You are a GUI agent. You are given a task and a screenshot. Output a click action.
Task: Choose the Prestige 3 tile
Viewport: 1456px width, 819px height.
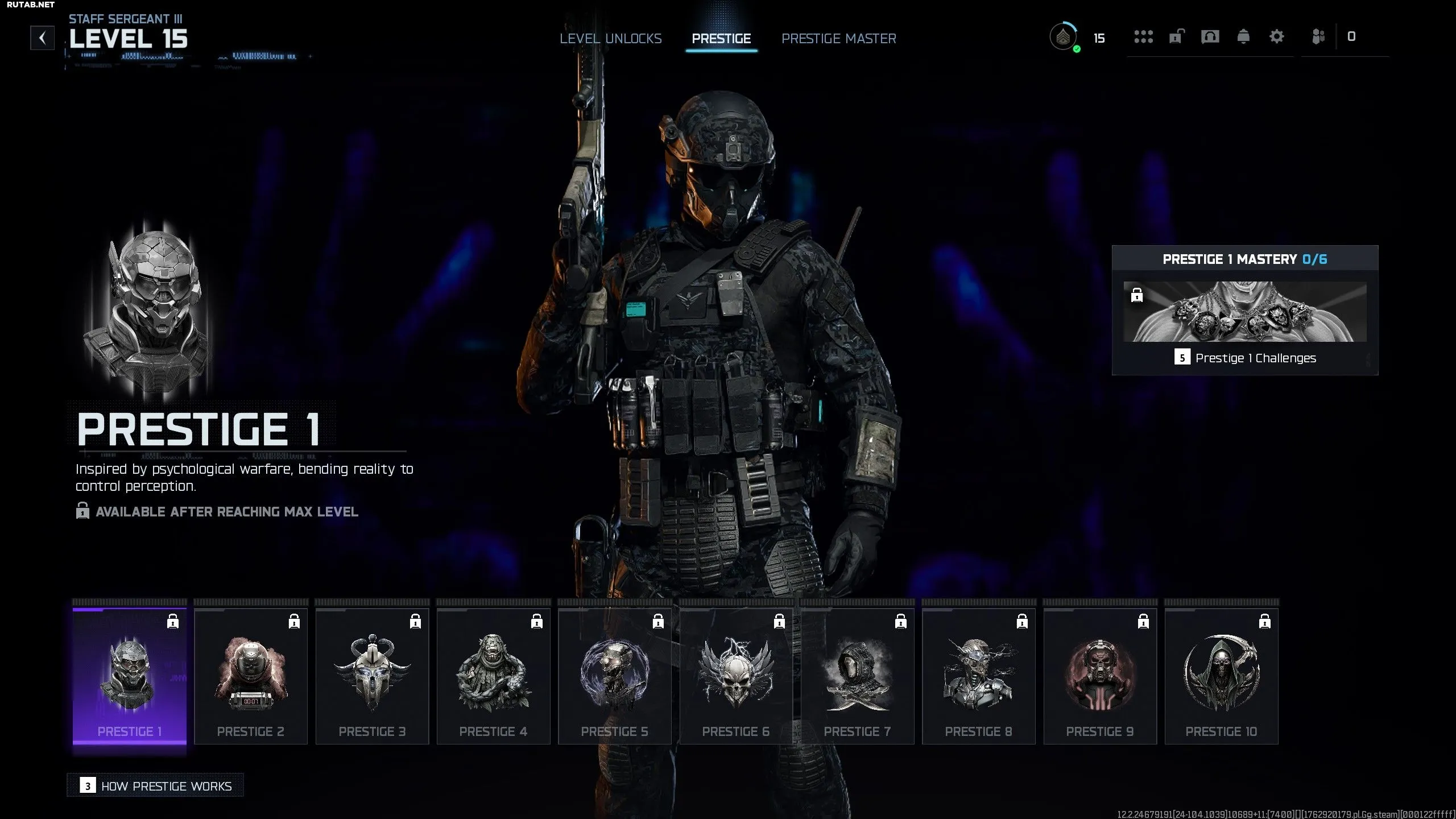point(372,676)
